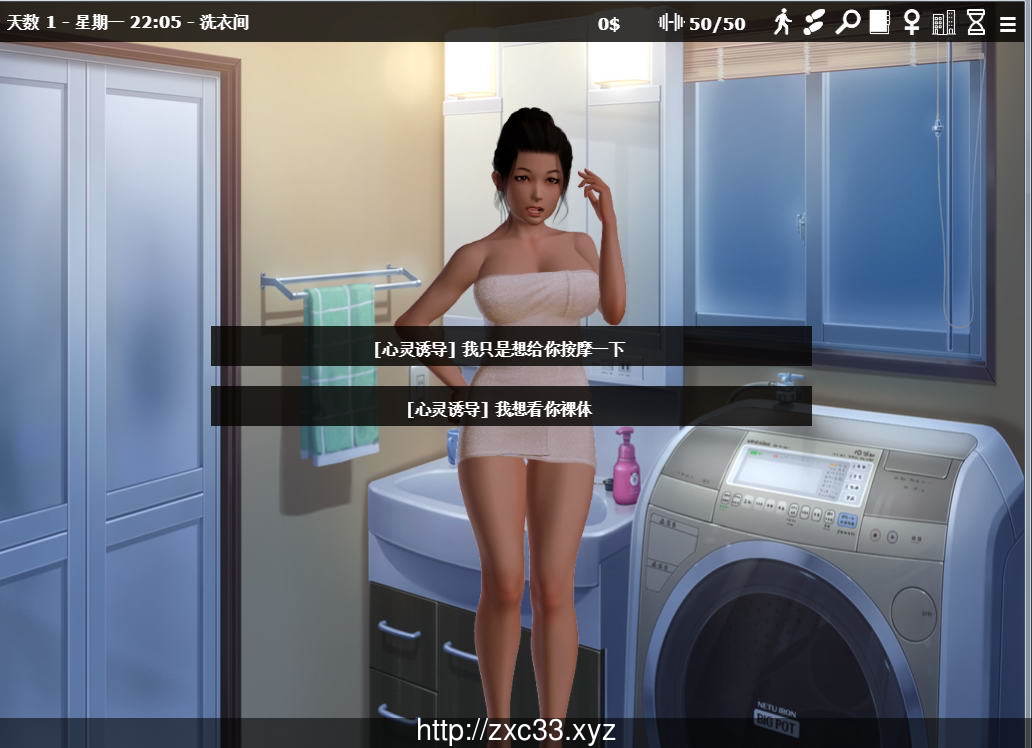Viewport: 1032px width, 748px height.
Task: Click the footprints icon
Action: click(x=814, y=21)
